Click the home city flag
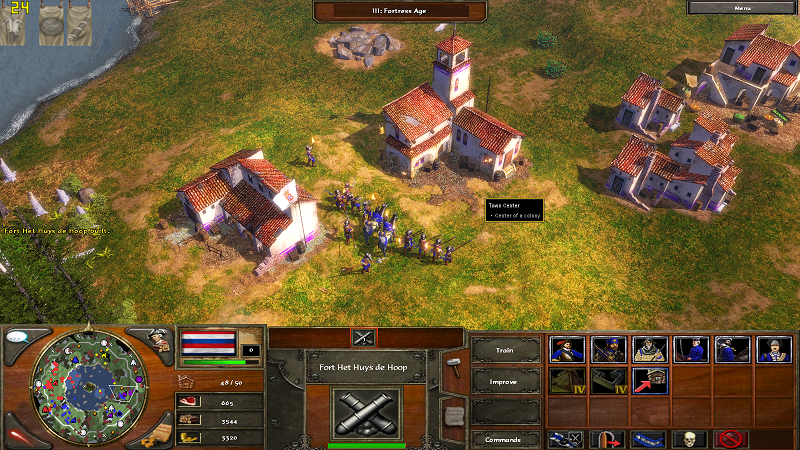This screenshot has height=450, width=800. pos(207,342)
